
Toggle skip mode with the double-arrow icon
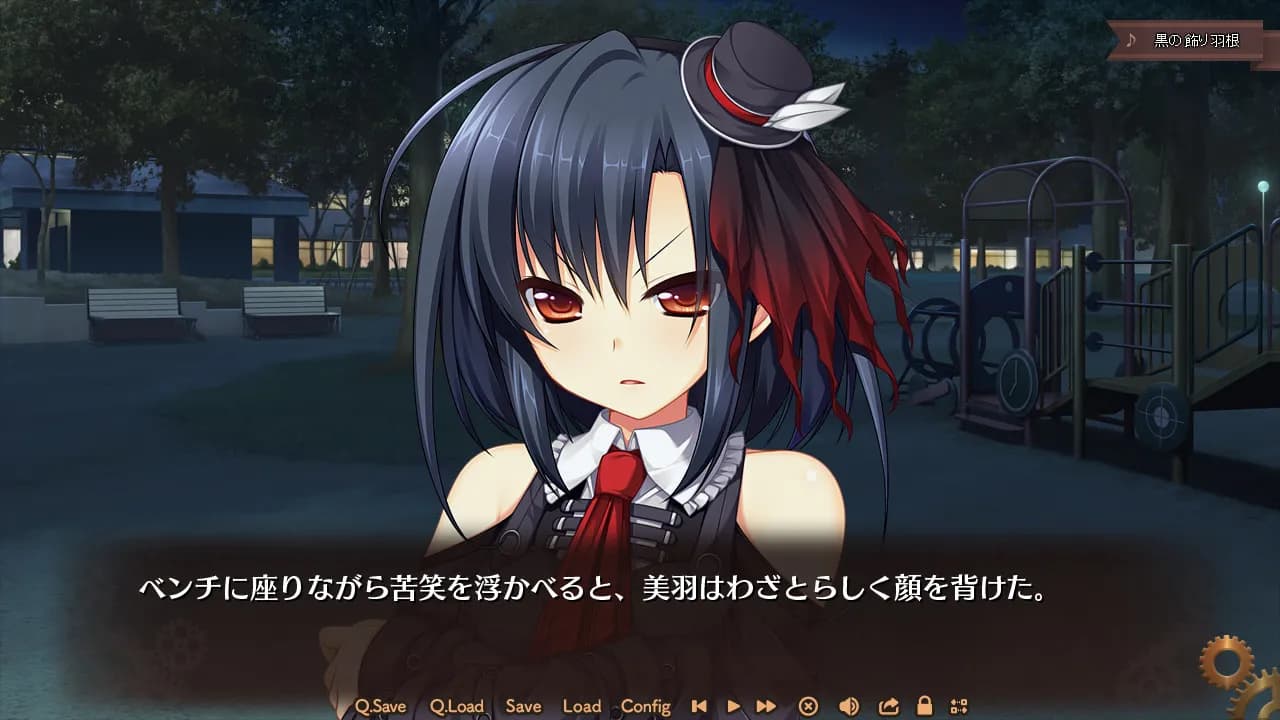766,705
